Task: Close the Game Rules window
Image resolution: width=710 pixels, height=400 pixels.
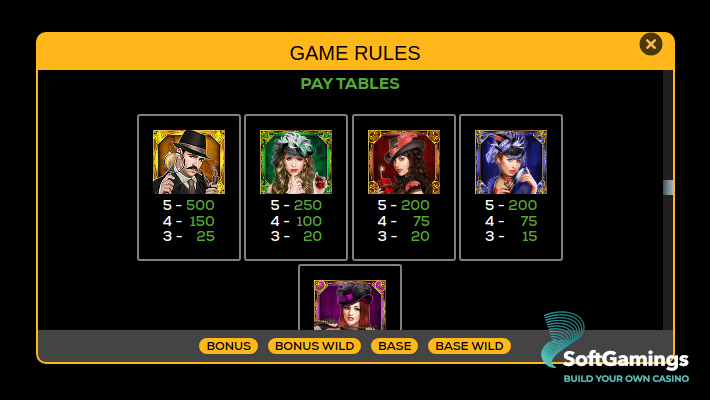Action: pos(651,44)
